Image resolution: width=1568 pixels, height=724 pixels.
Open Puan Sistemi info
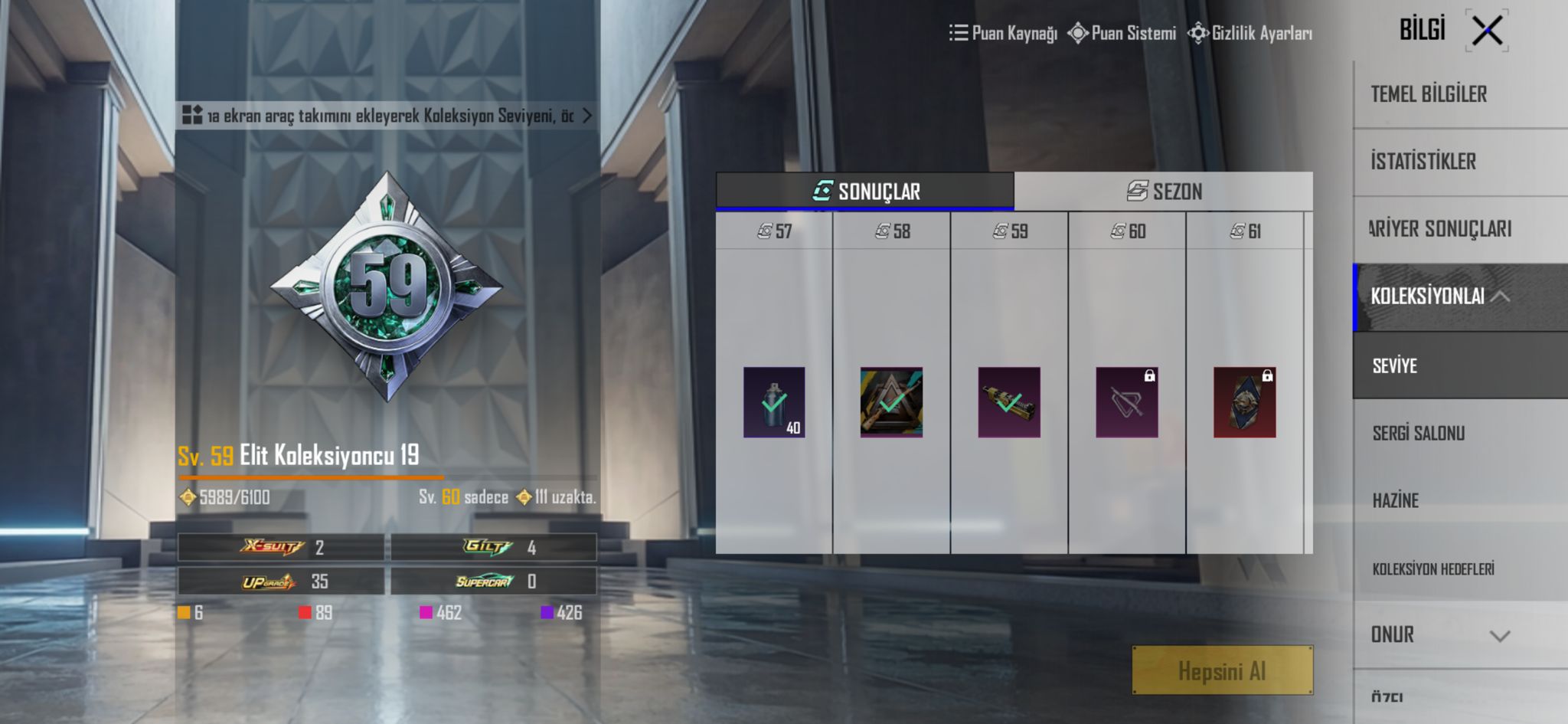(x=1122, y=33)
